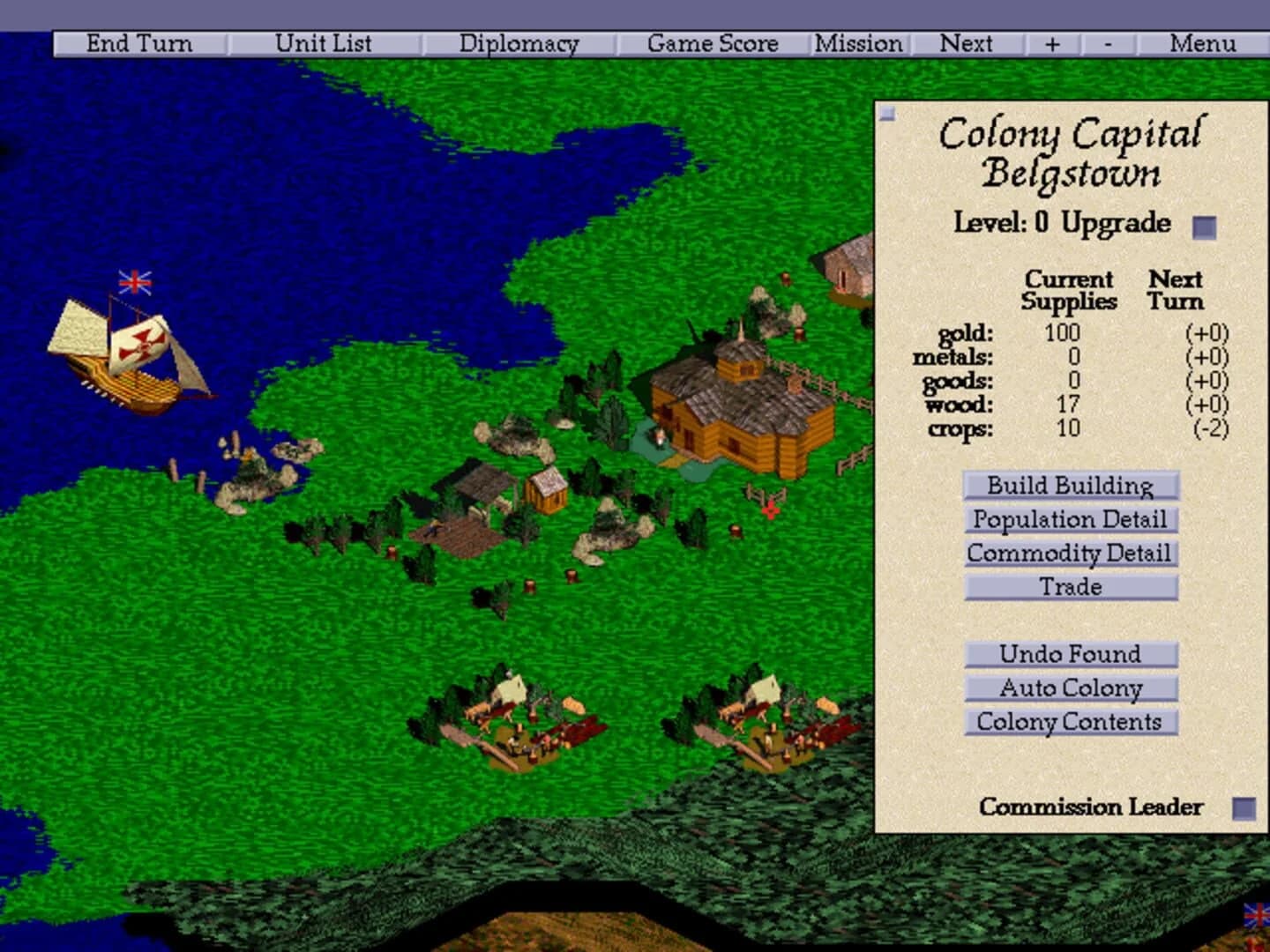
Task: Click End Turn on the toolbar
Action: pos(138,43)
